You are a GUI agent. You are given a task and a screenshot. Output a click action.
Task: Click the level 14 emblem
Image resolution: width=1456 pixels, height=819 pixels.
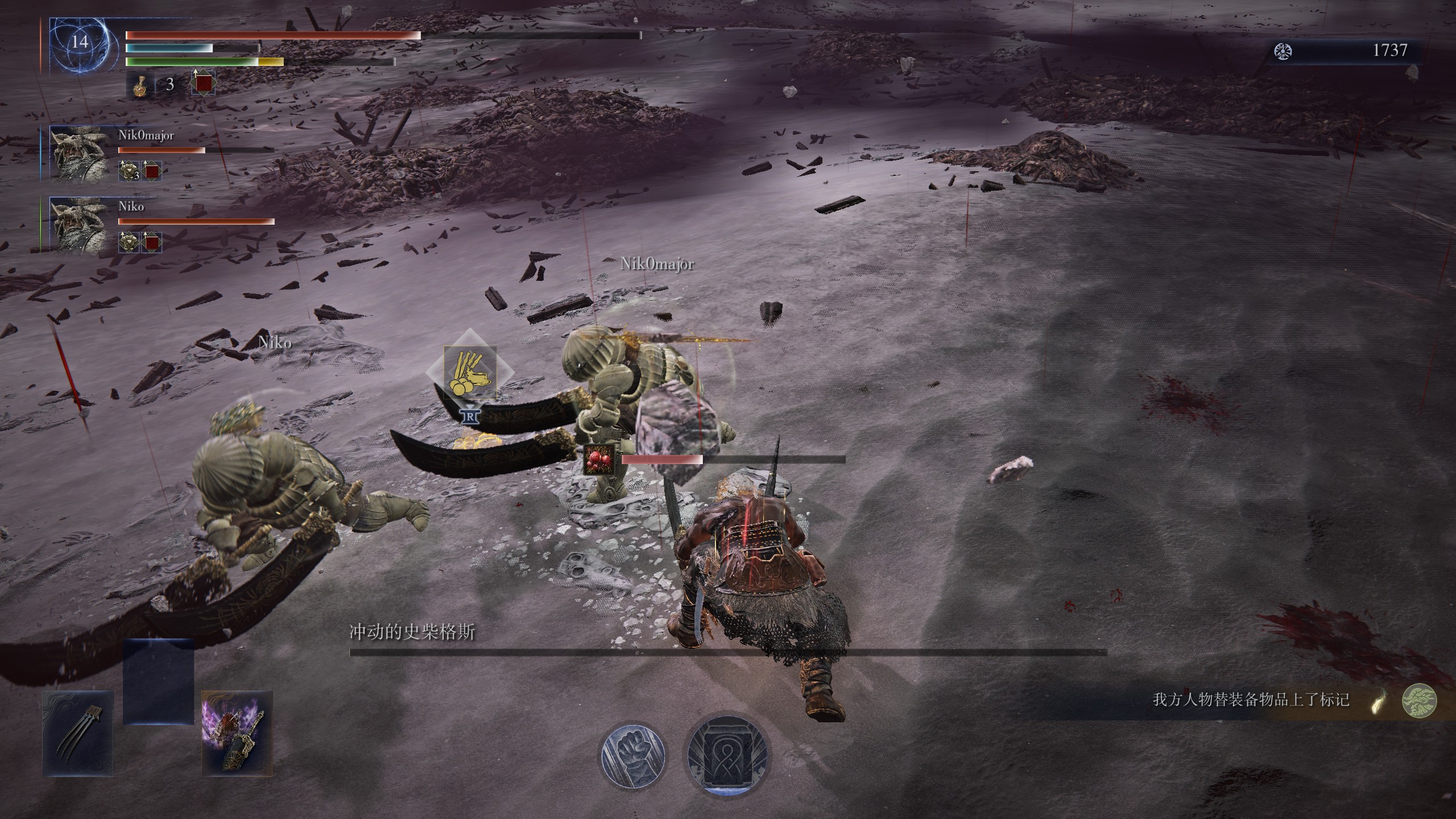(x=80, y=43)
